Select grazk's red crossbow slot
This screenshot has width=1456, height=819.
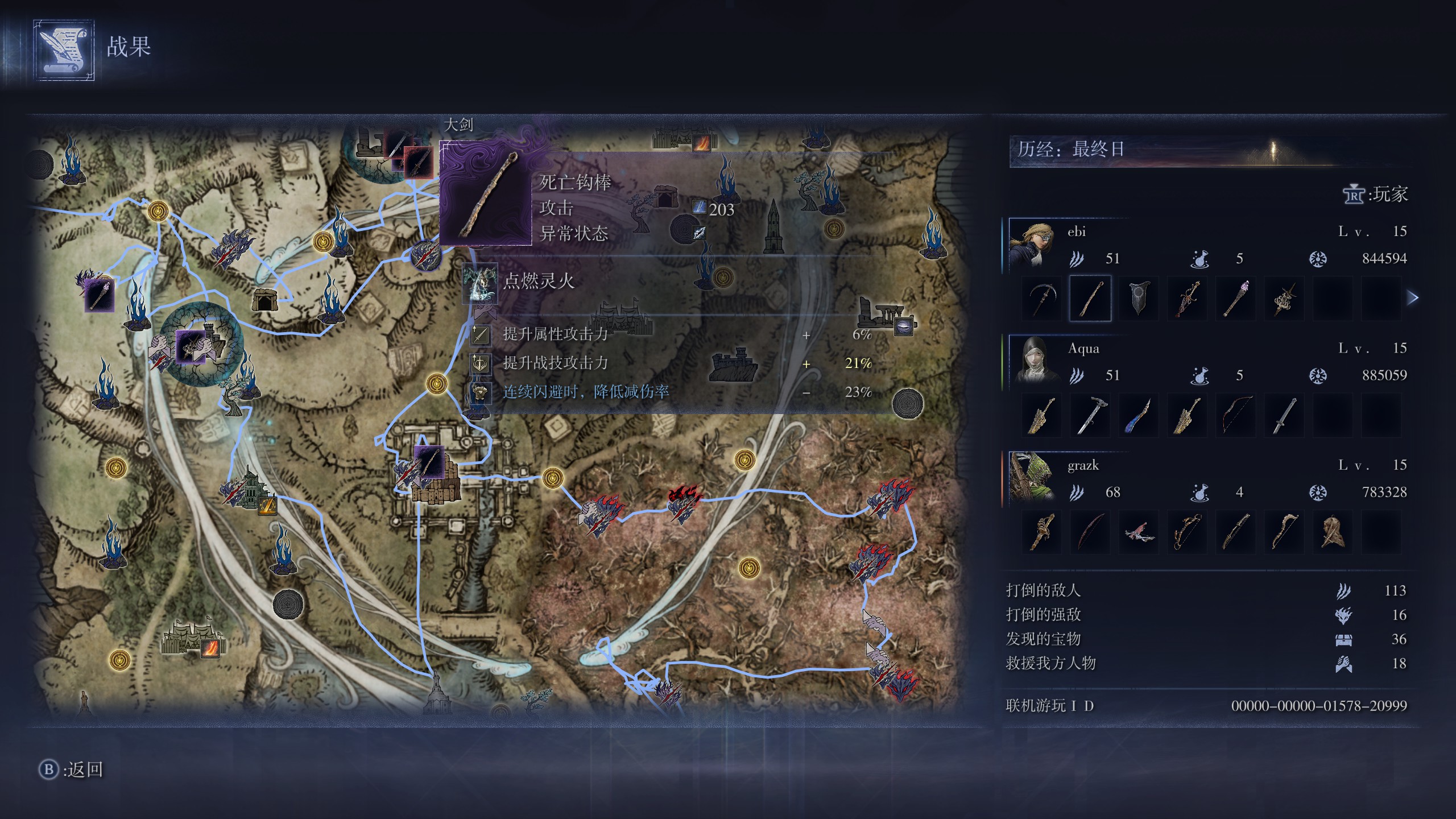pyautogui.click(x=1139, y=532)
